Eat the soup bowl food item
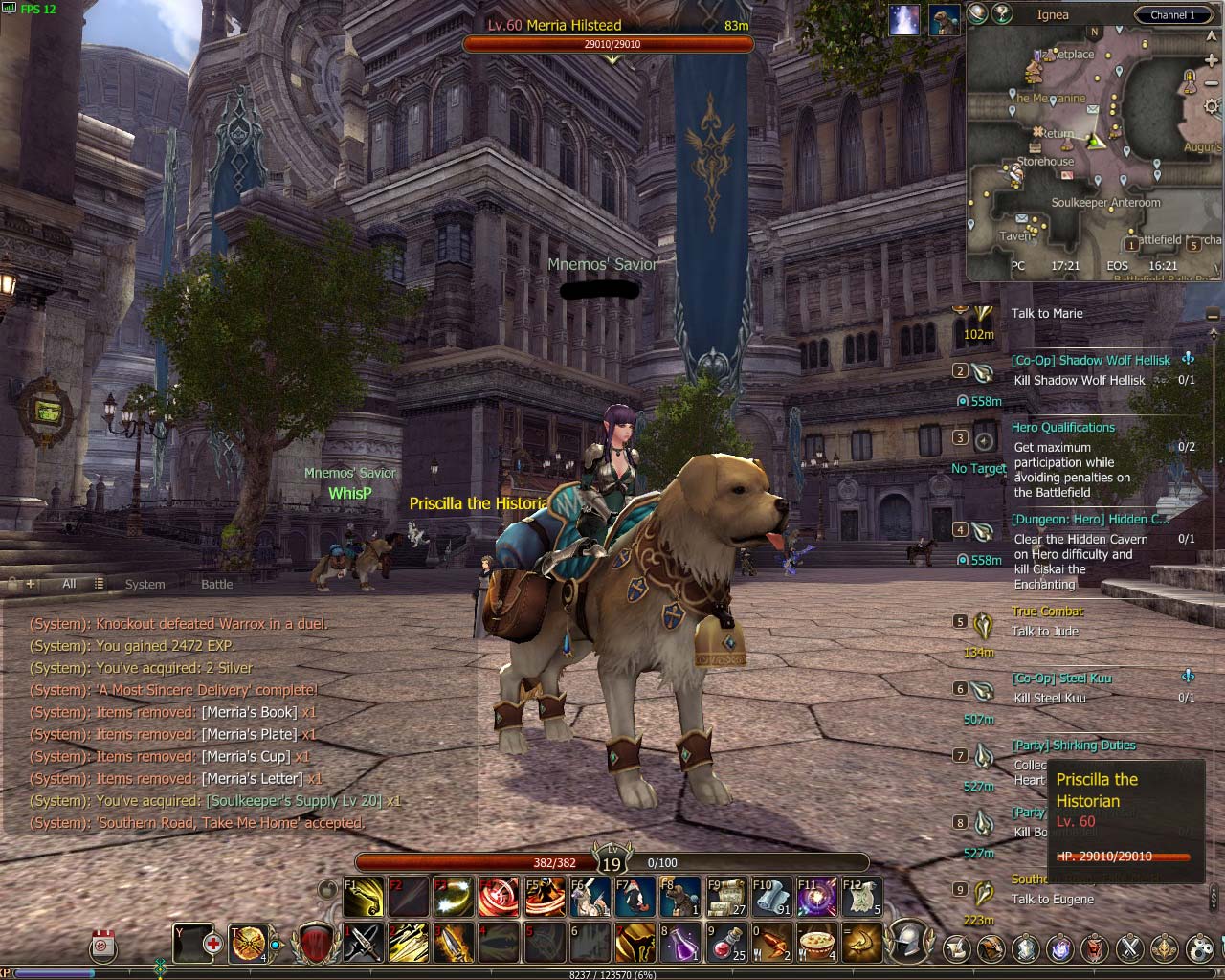The height and width of the screenshot is (980, 1225). pyautogui.click(x=817, y=943)
